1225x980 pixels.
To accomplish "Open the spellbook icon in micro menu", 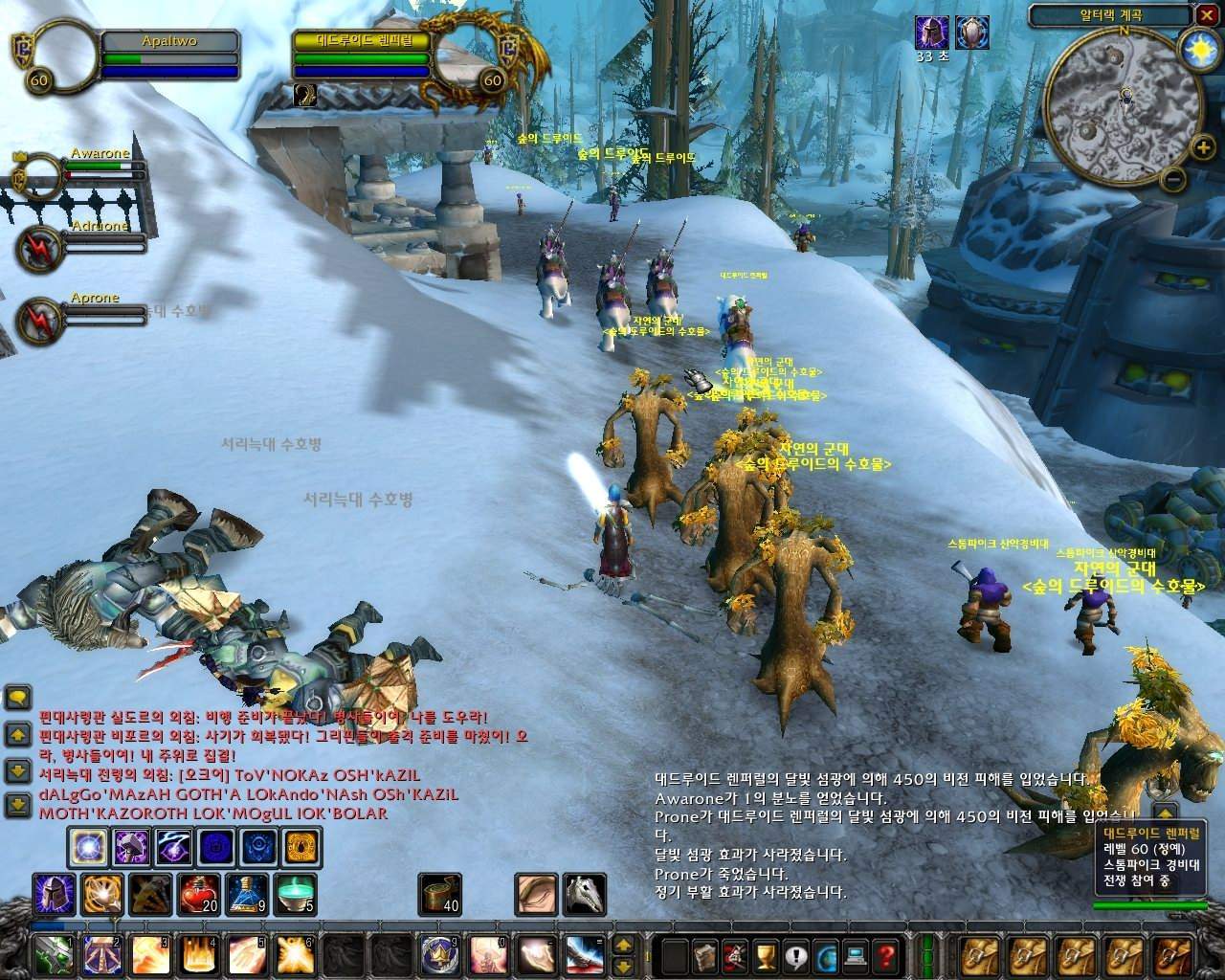I will click(705, 954).
